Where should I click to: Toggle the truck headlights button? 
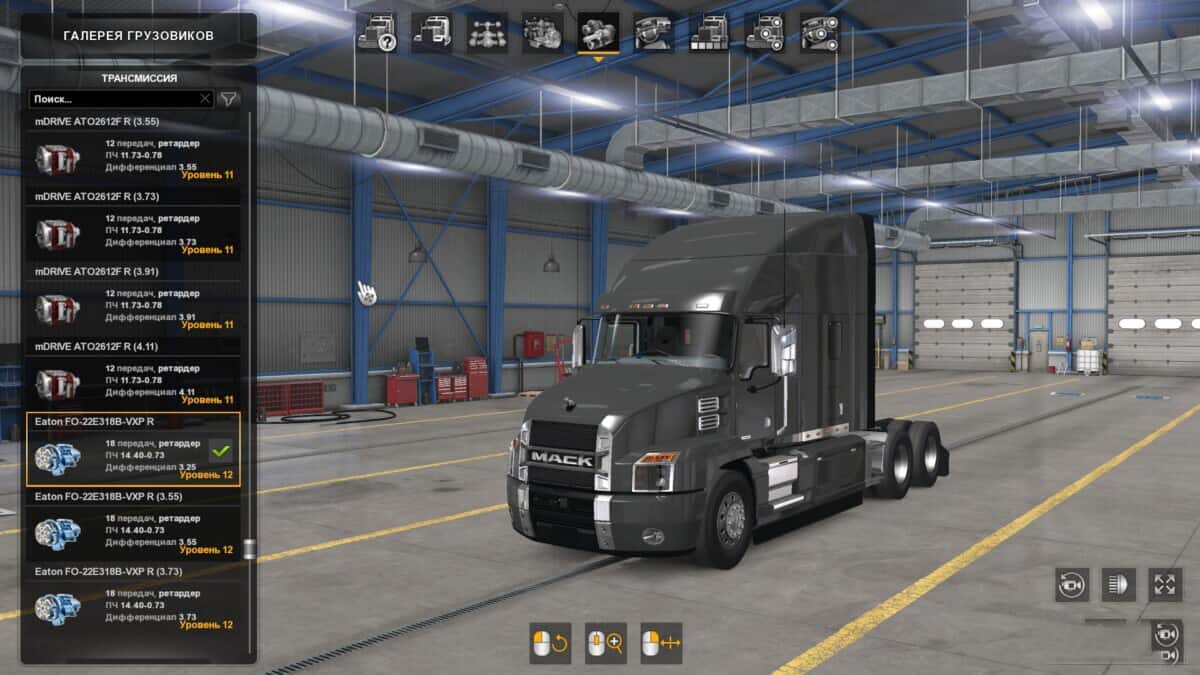(1119, 584)
